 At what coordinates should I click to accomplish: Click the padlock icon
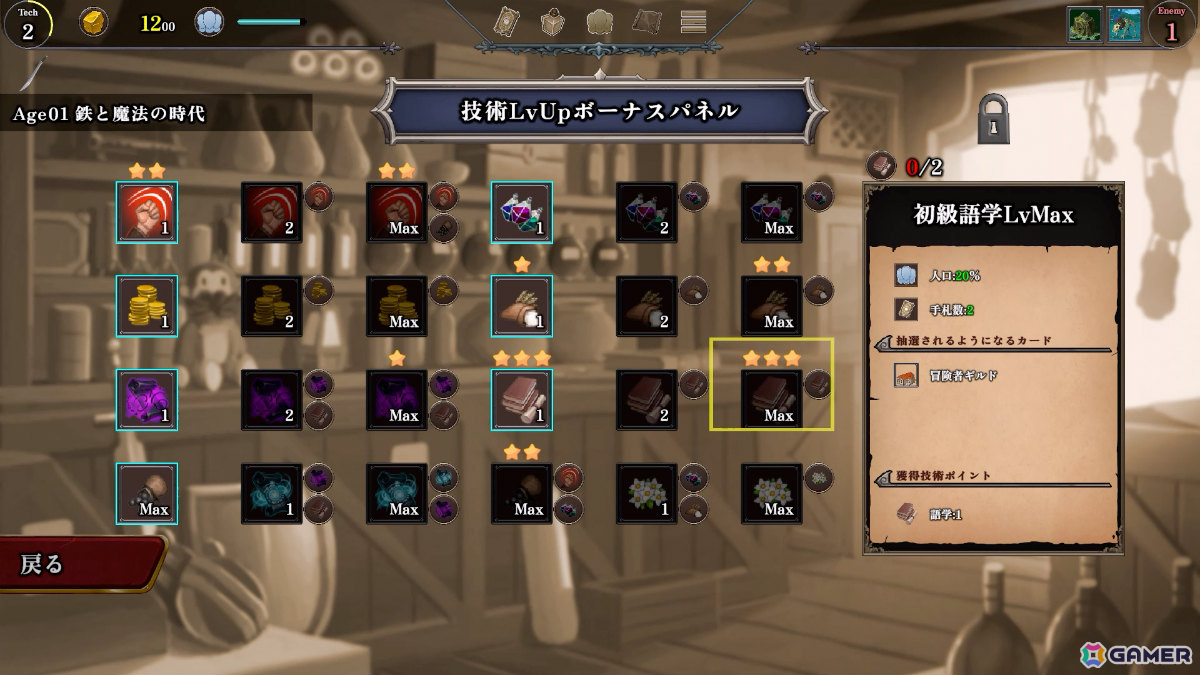pos(994,119)
